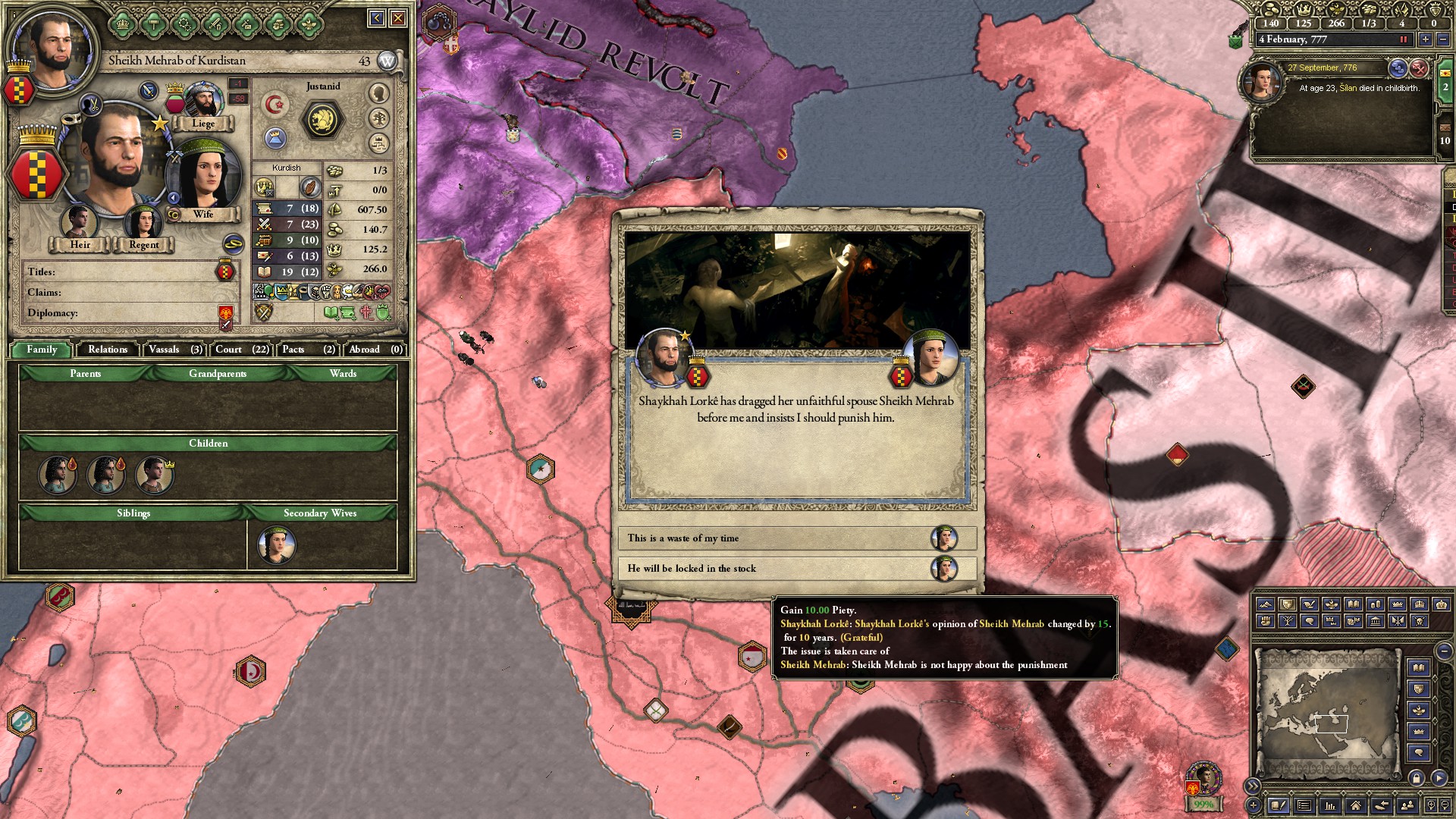Viewport: 1456px width, 819px height.
Task: Click the home icon to center on capital
Action: coord(1354,806)
